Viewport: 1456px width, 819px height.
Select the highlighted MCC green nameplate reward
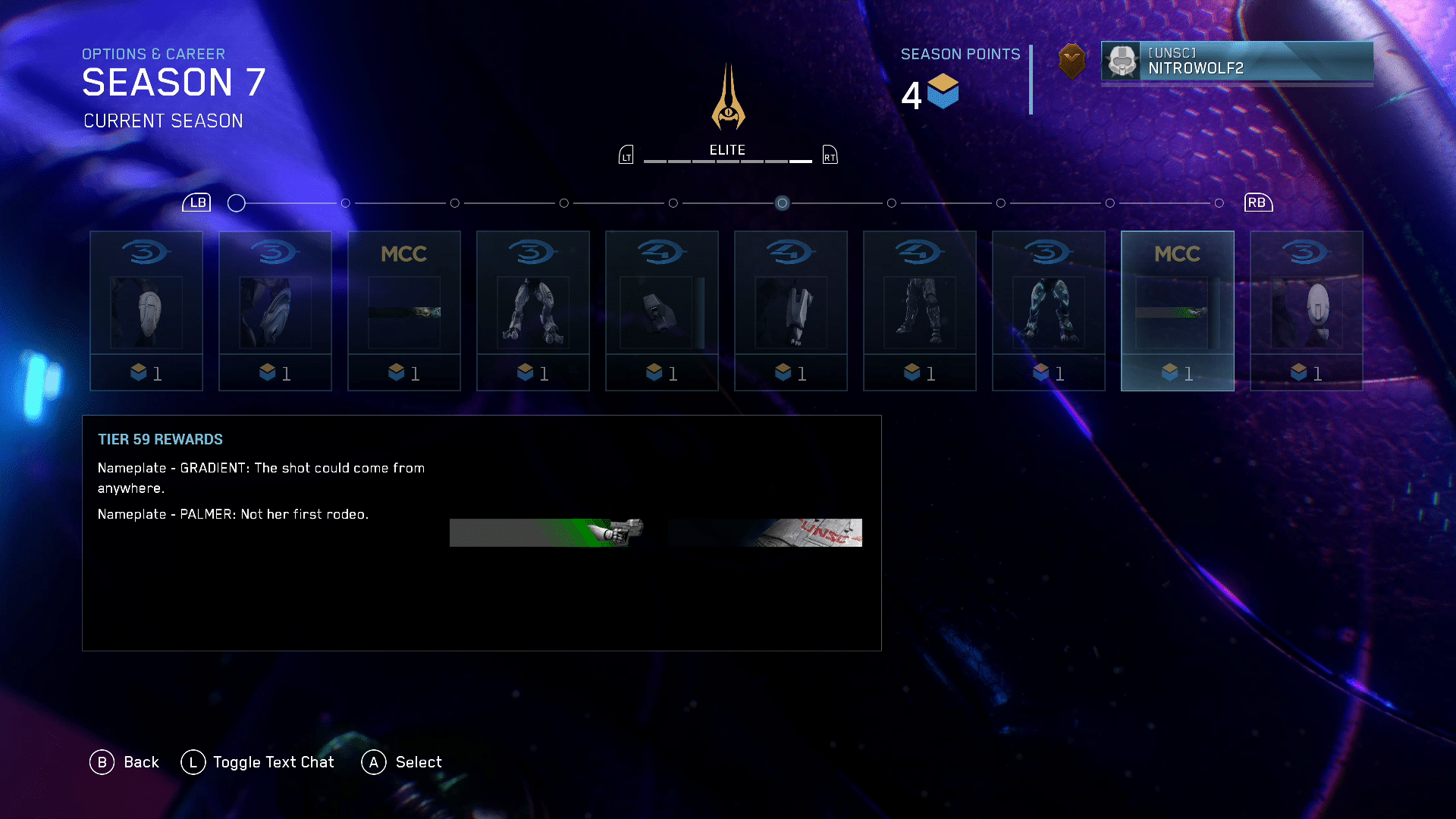coord(1177,311)
